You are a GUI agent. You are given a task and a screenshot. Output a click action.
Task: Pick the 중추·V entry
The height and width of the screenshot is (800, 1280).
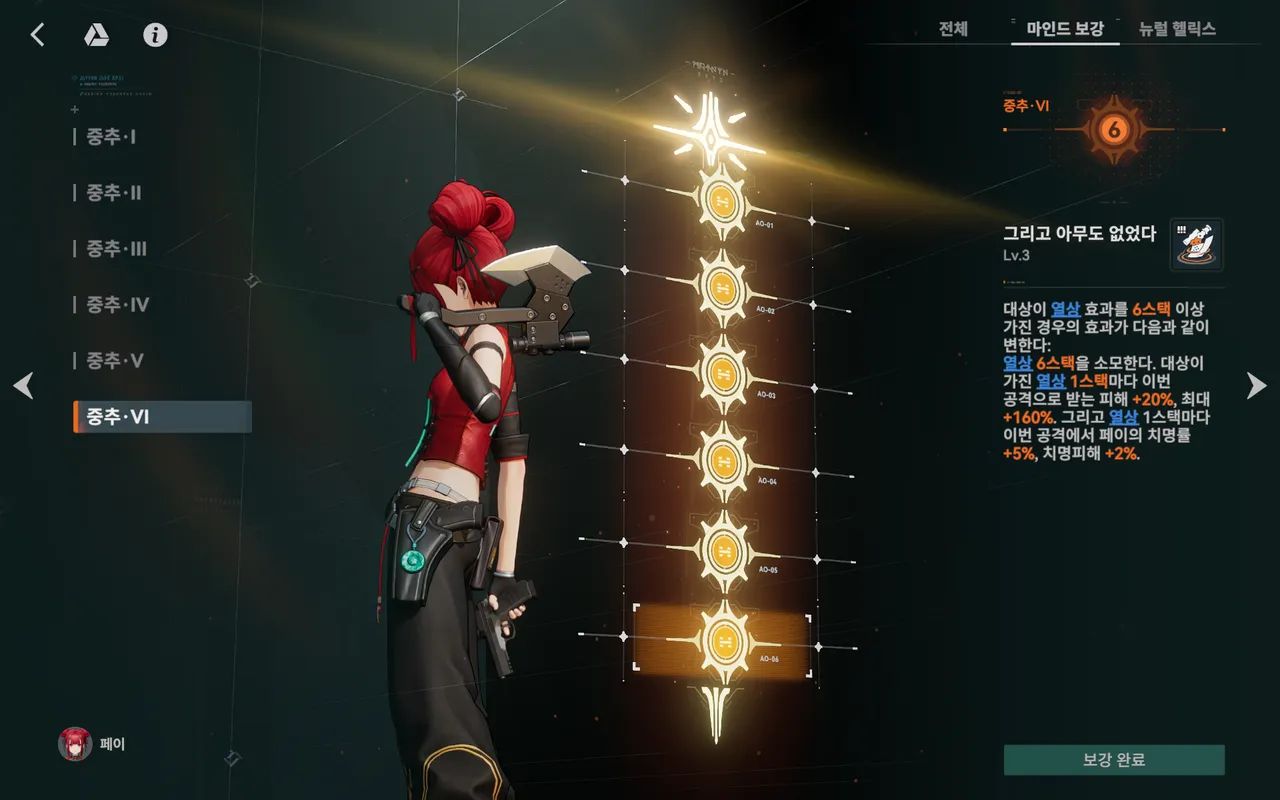click(x=114, y=361)
